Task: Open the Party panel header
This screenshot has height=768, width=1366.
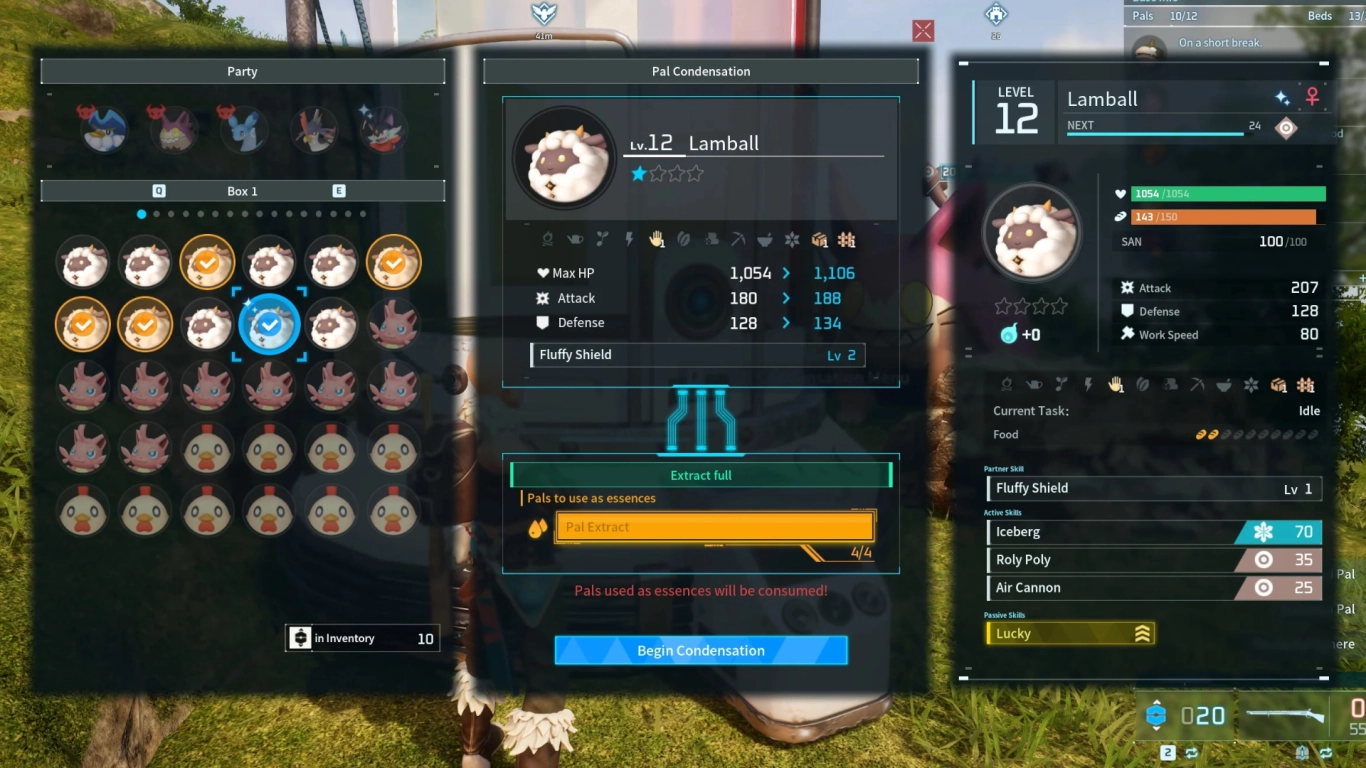Action: click(242, 71)
